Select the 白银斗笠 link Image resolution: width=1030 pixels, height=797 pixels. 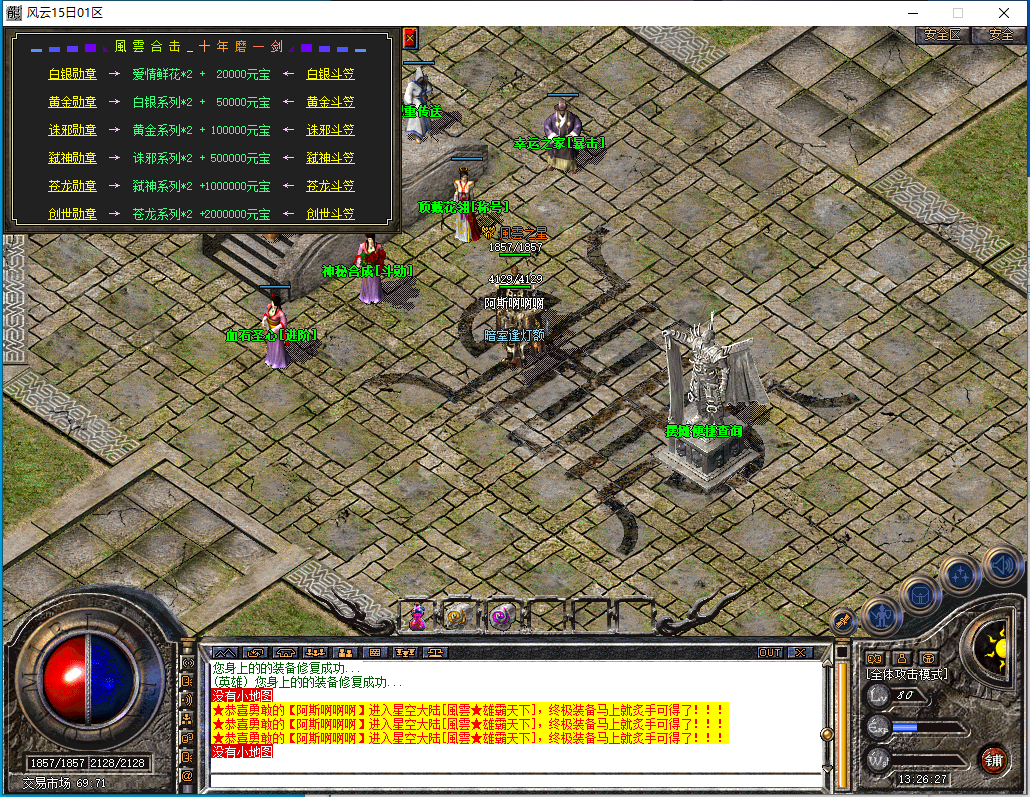pyautogui.click(x=330, y=74)
